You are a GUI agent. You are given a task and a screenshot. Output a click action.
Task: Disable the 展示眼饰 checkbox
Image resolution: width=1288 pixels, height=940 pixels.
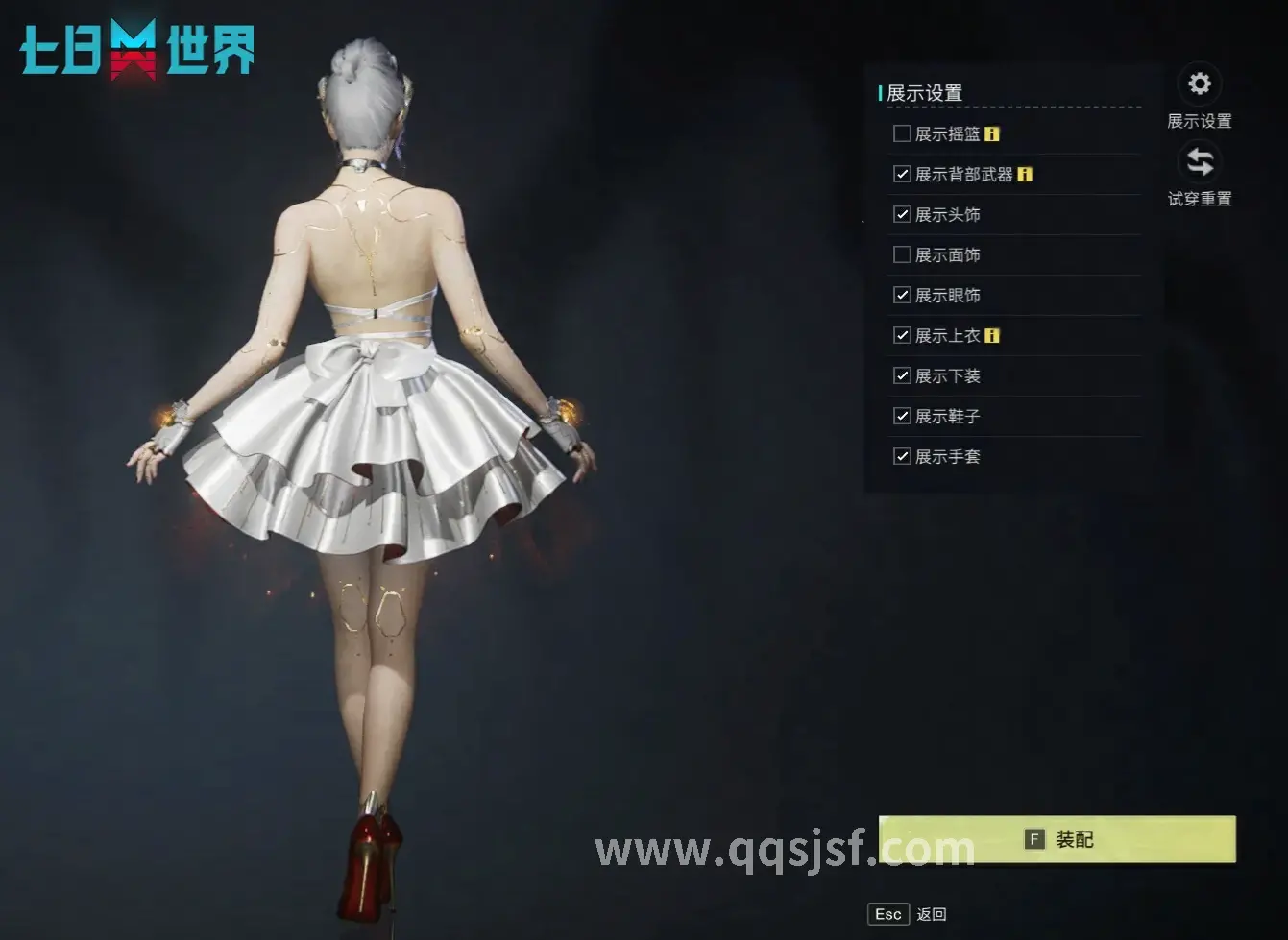901,296
